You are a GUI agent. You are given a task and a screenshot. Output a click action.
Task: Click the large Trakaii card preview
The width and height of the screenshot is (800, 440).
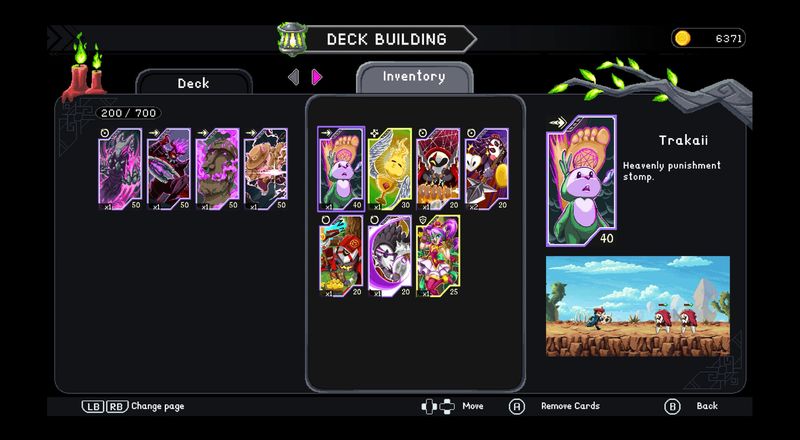(581, 181)
